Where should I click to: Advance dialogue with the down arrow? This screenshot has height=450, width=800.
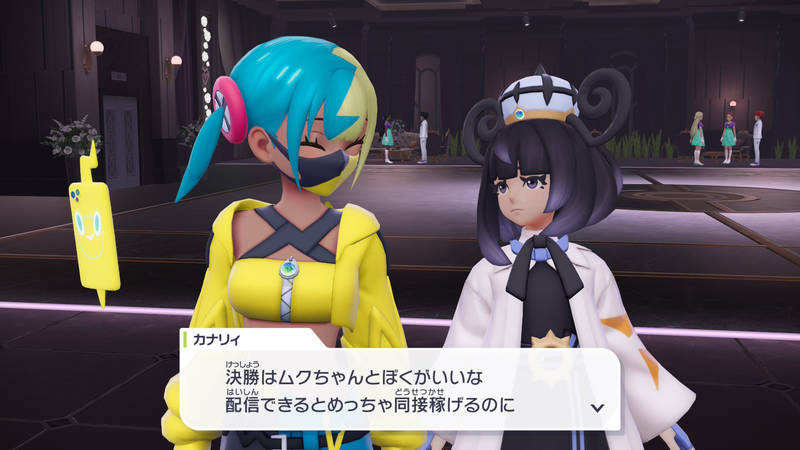pyautogui.click(x=597, y=408)
